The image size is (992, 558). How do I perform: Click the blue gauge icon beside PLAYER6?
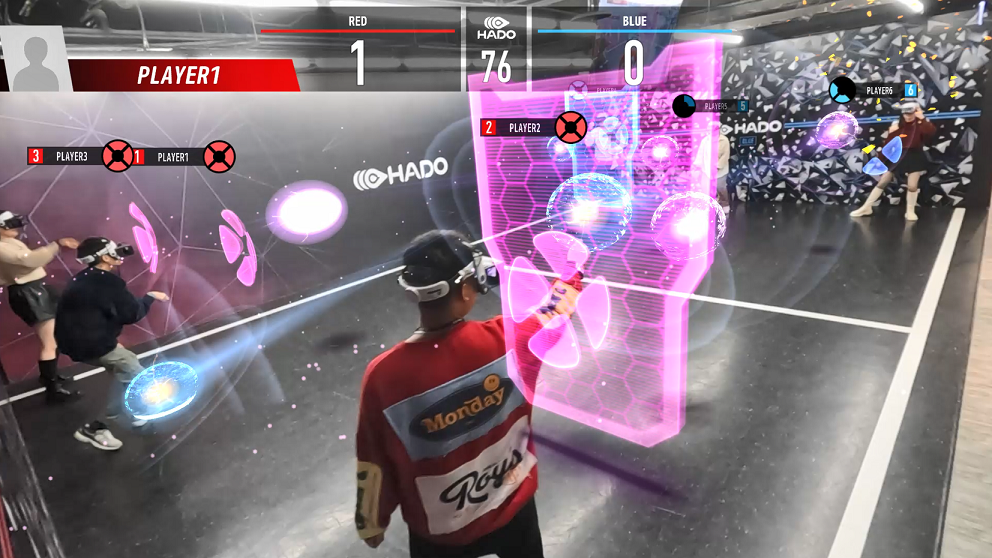(x=842, y=90)
